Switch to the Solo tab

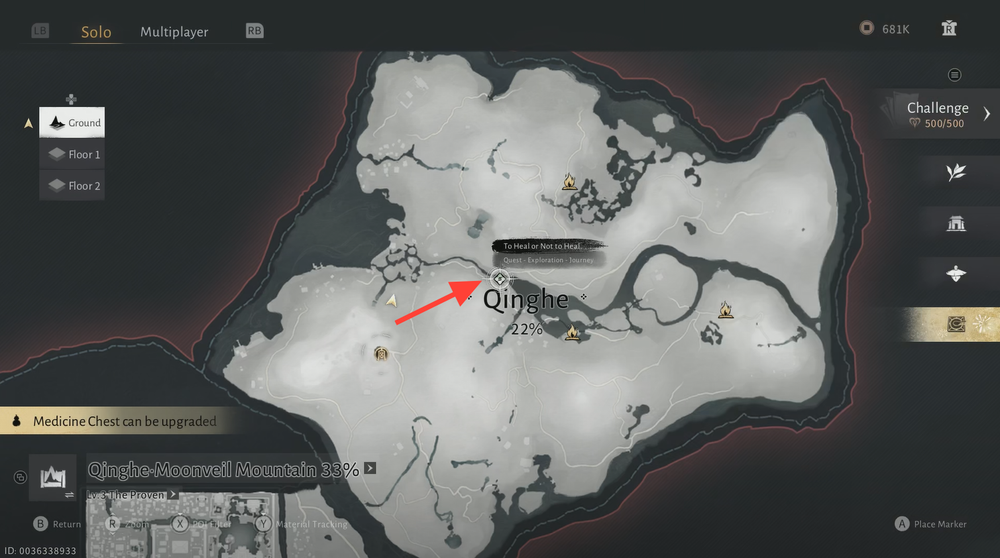coord(96,31)
